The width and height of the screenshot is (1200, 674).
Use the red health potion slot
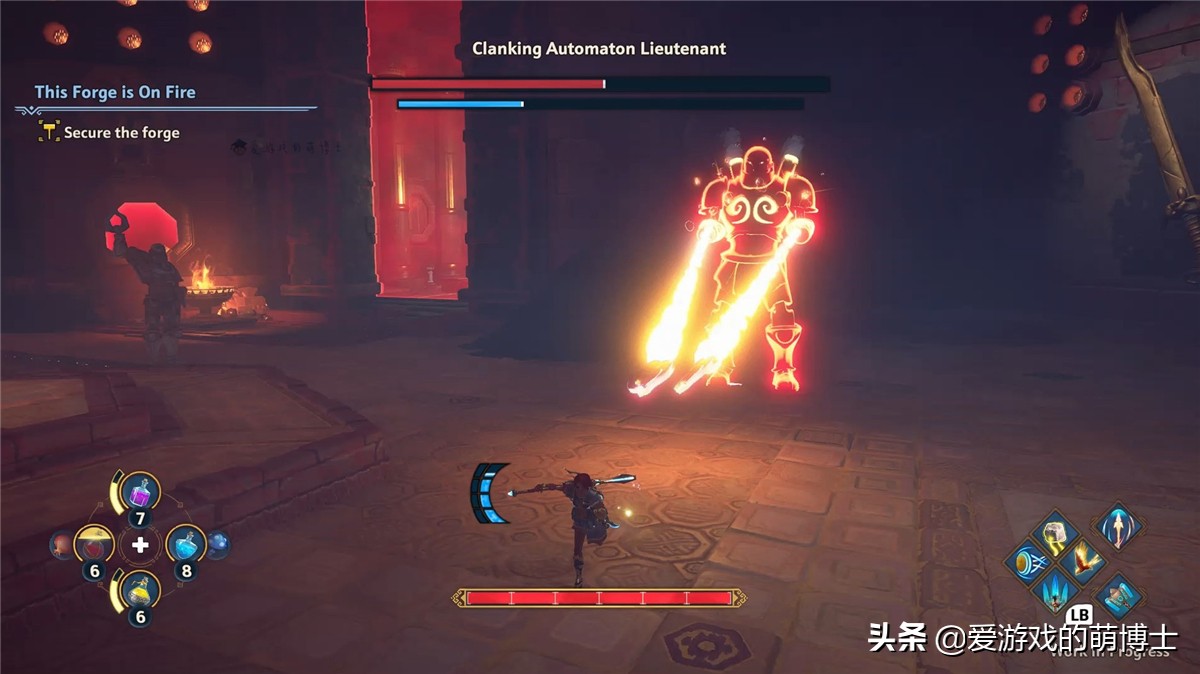94,545
